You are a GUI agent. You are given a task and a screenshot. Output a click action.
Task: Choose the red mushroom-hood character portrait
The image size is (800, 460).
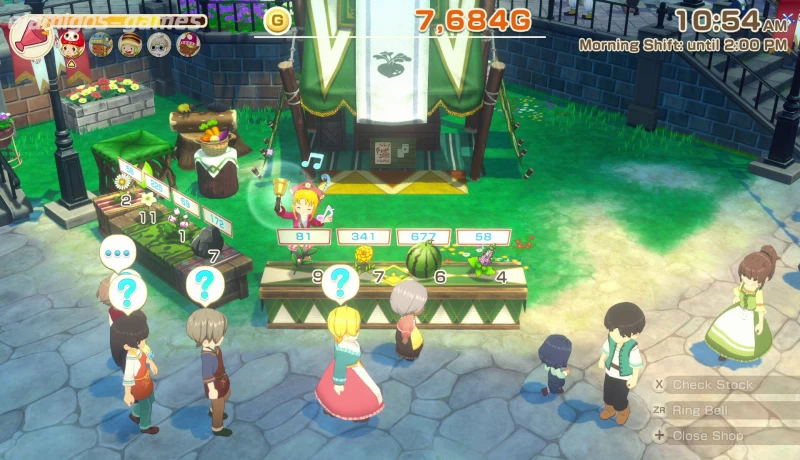[x=71, y=42]
